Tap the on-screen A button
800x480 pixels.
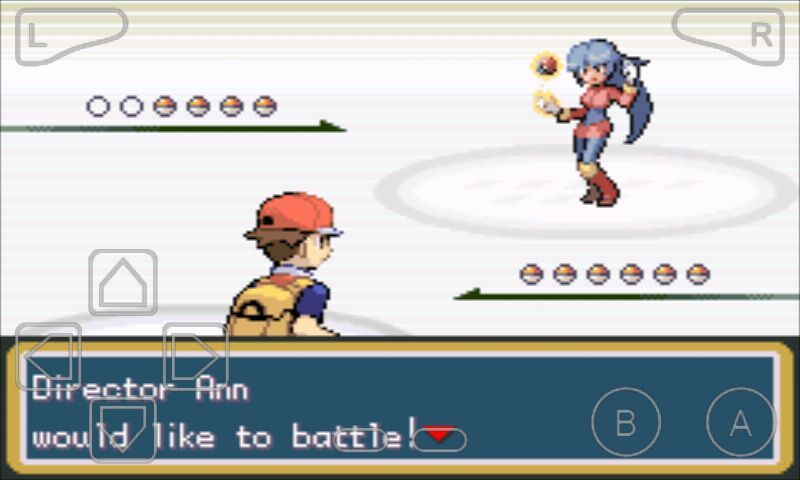click(x=740, y=423)
